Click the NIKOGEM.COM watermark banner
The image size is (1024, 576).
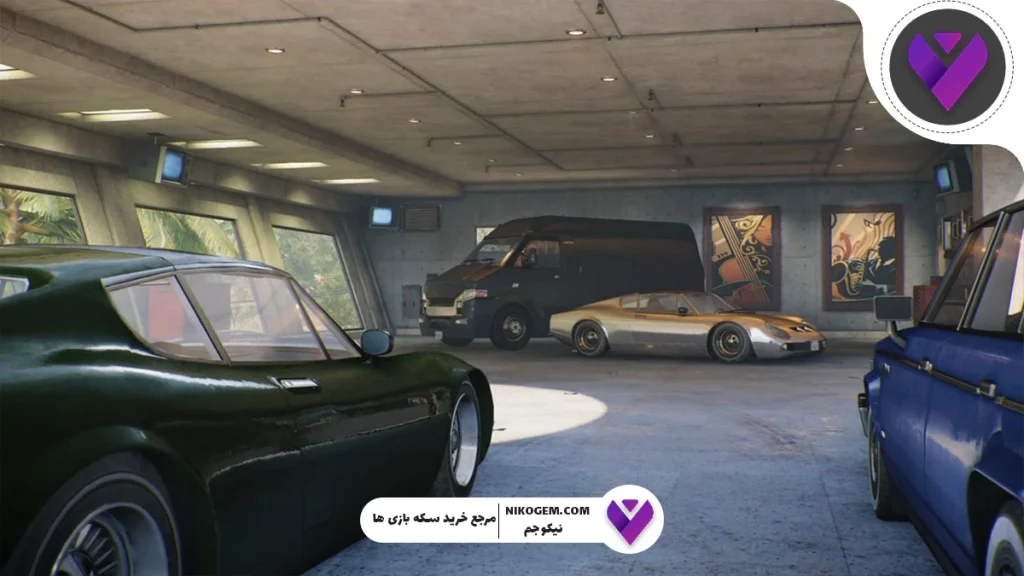coord(510,519)
